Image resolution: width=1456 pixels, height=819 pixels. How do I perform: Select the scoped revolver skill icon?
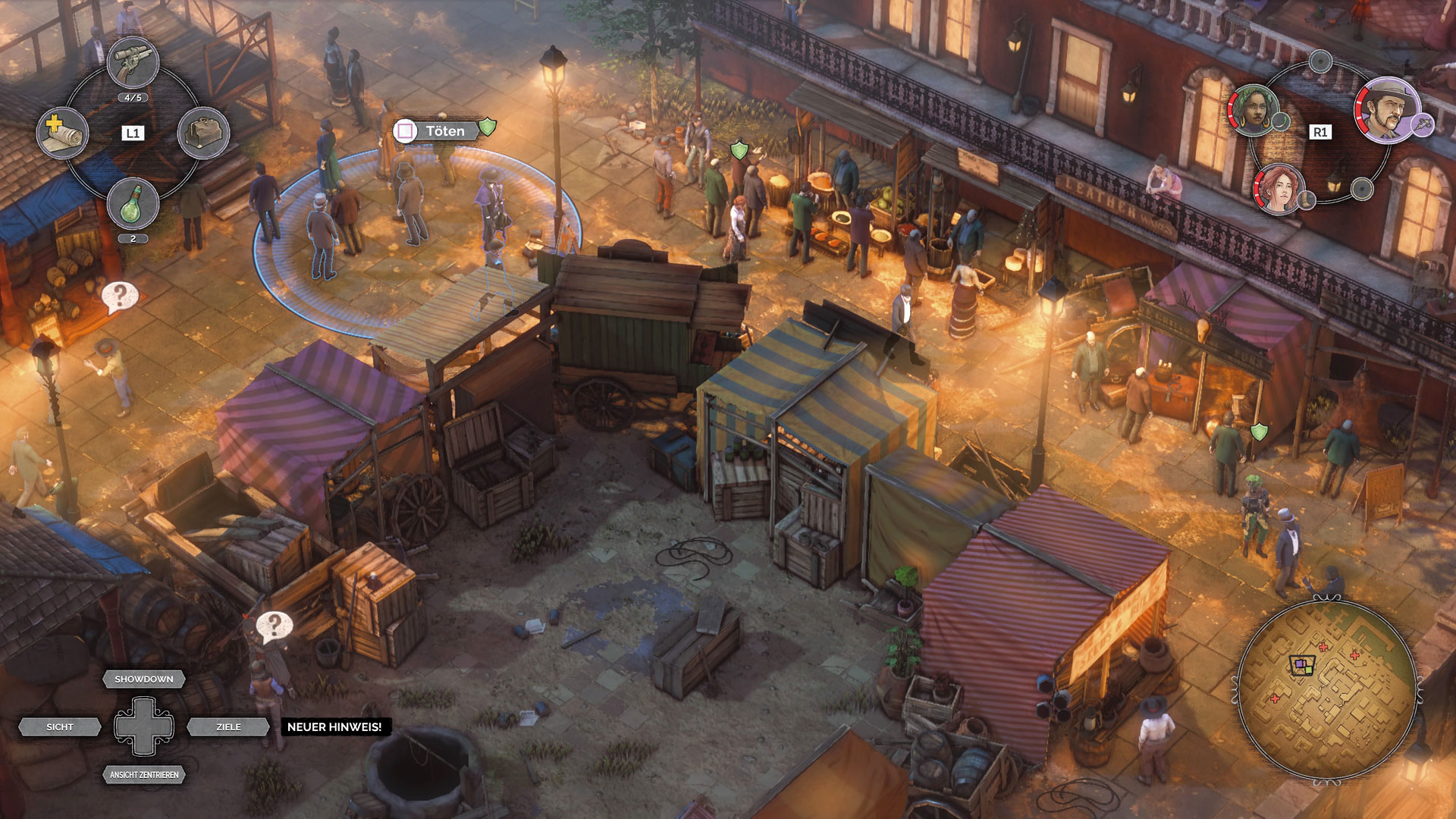point(133,63)
